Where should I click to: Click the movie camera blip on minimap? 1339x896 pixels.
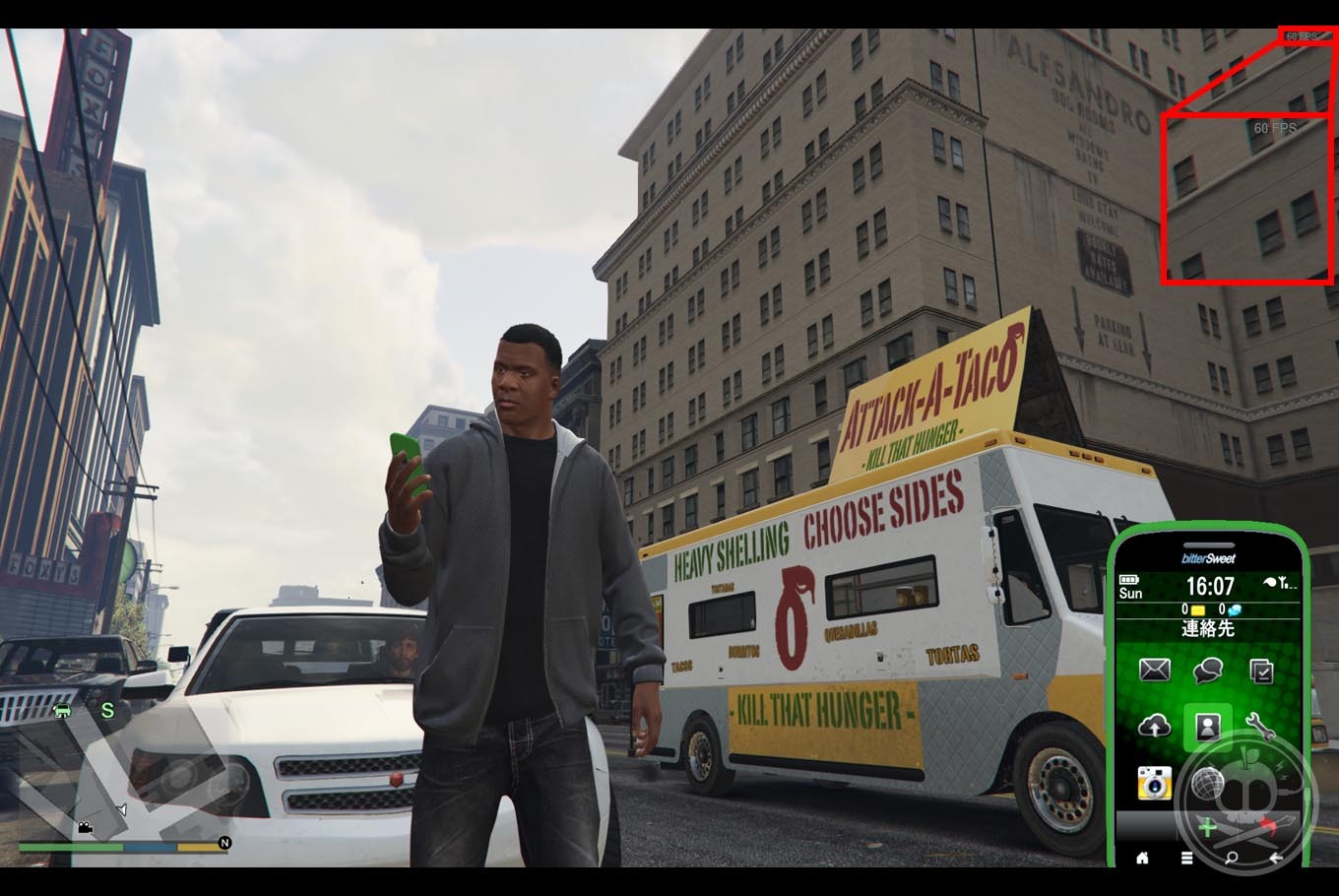click(86, 827)
